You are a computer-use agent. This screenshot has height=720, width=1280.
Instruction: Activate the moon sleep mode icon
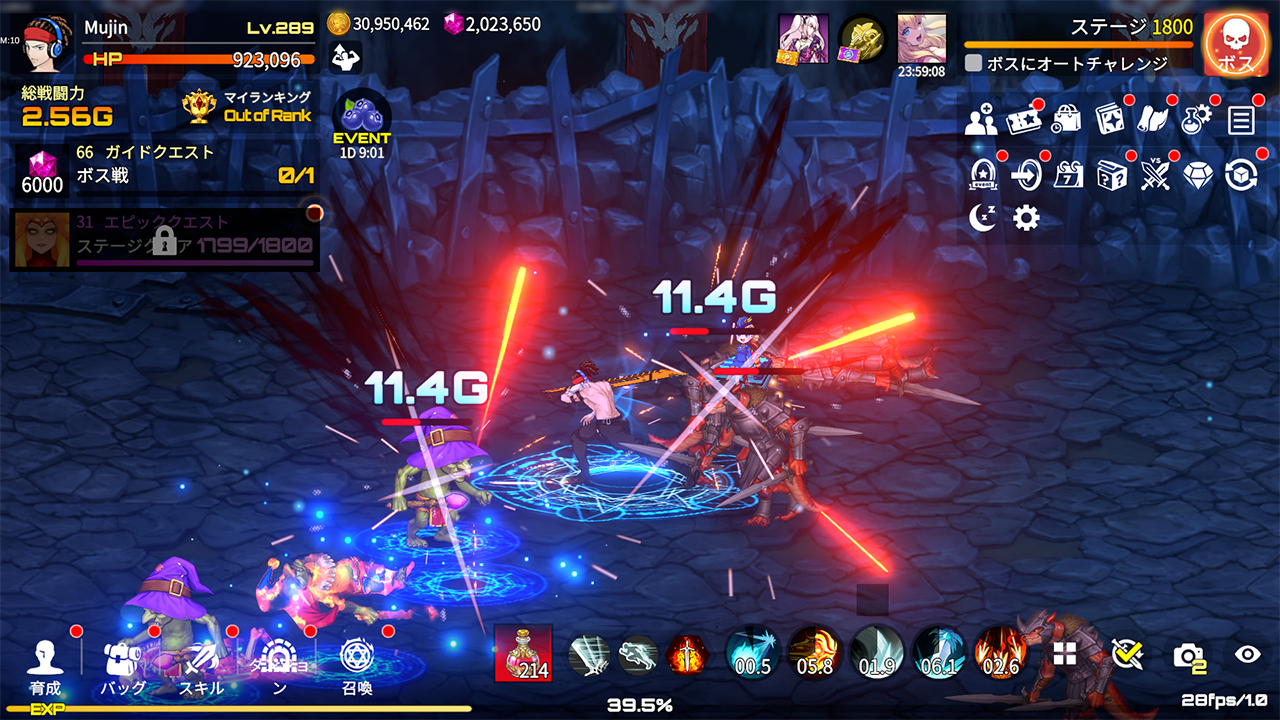(983, 218)
